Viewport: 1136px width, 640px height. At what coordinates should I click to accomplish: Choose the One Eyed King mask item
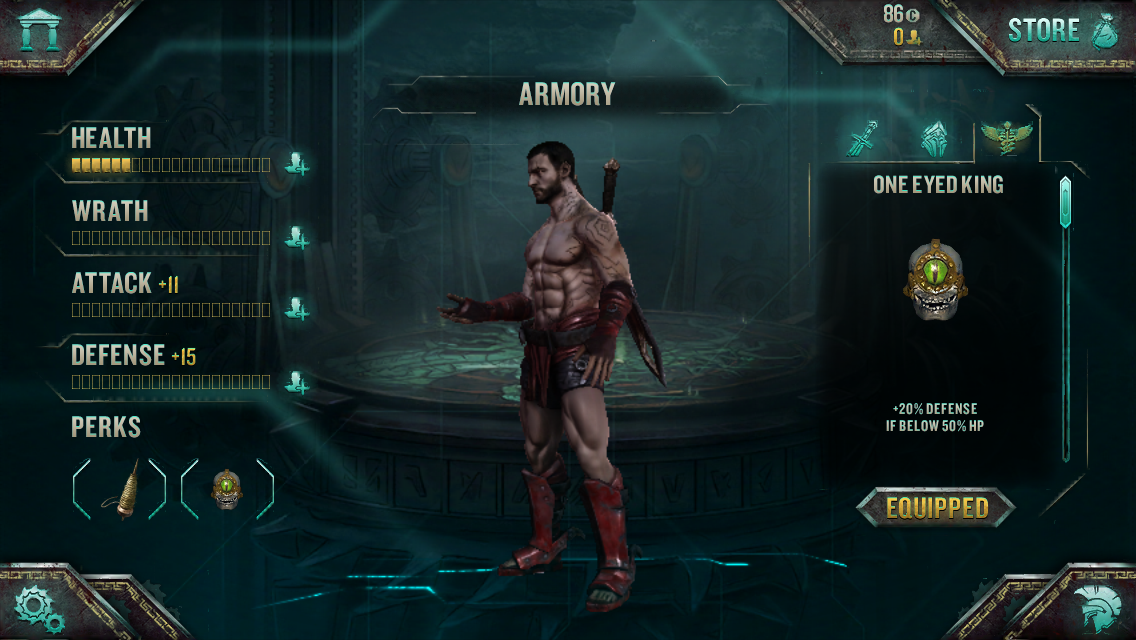point(936,280)
